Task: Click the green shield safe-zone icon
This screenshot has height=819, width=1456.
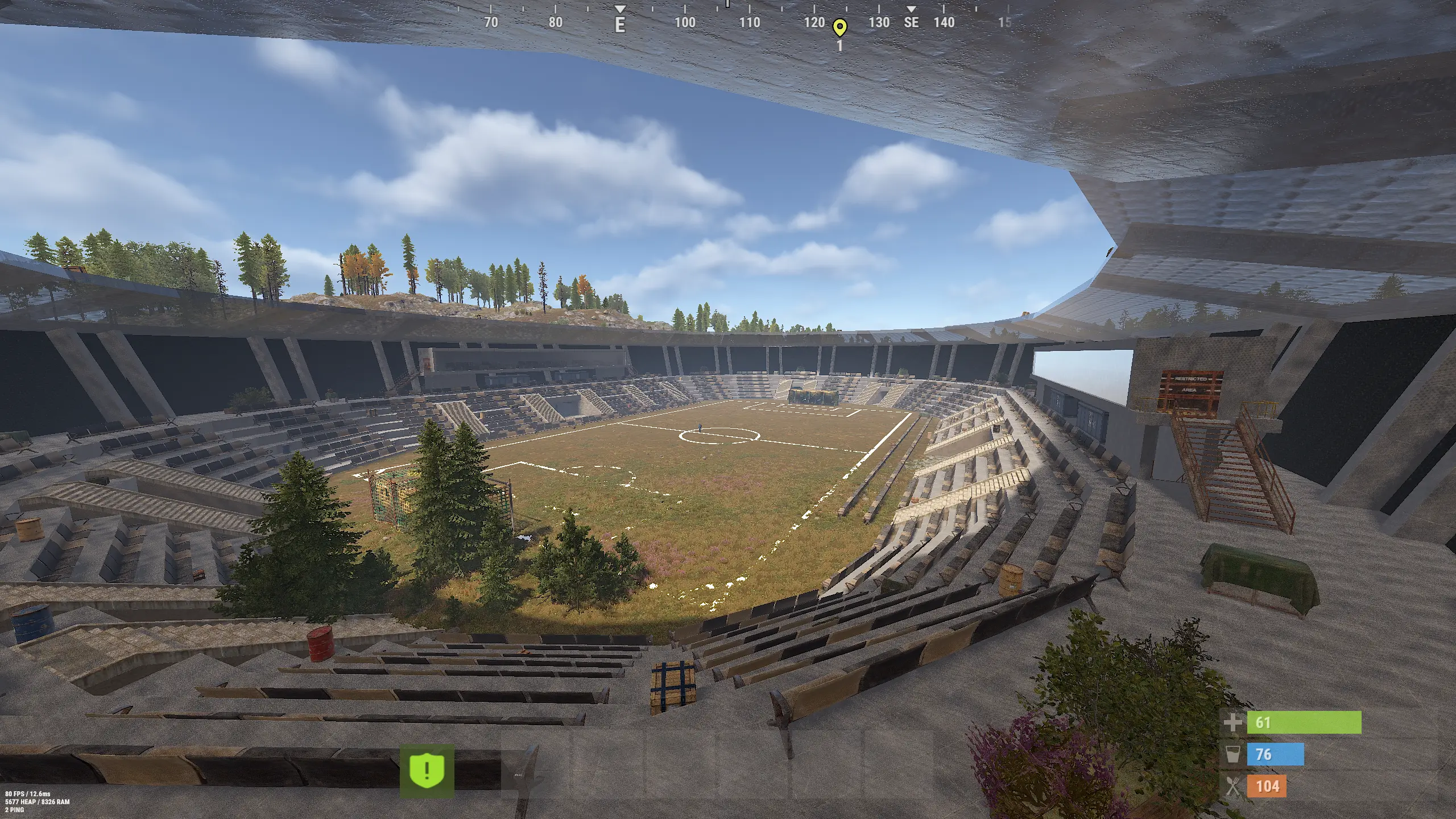Action: tap(427, 771)
